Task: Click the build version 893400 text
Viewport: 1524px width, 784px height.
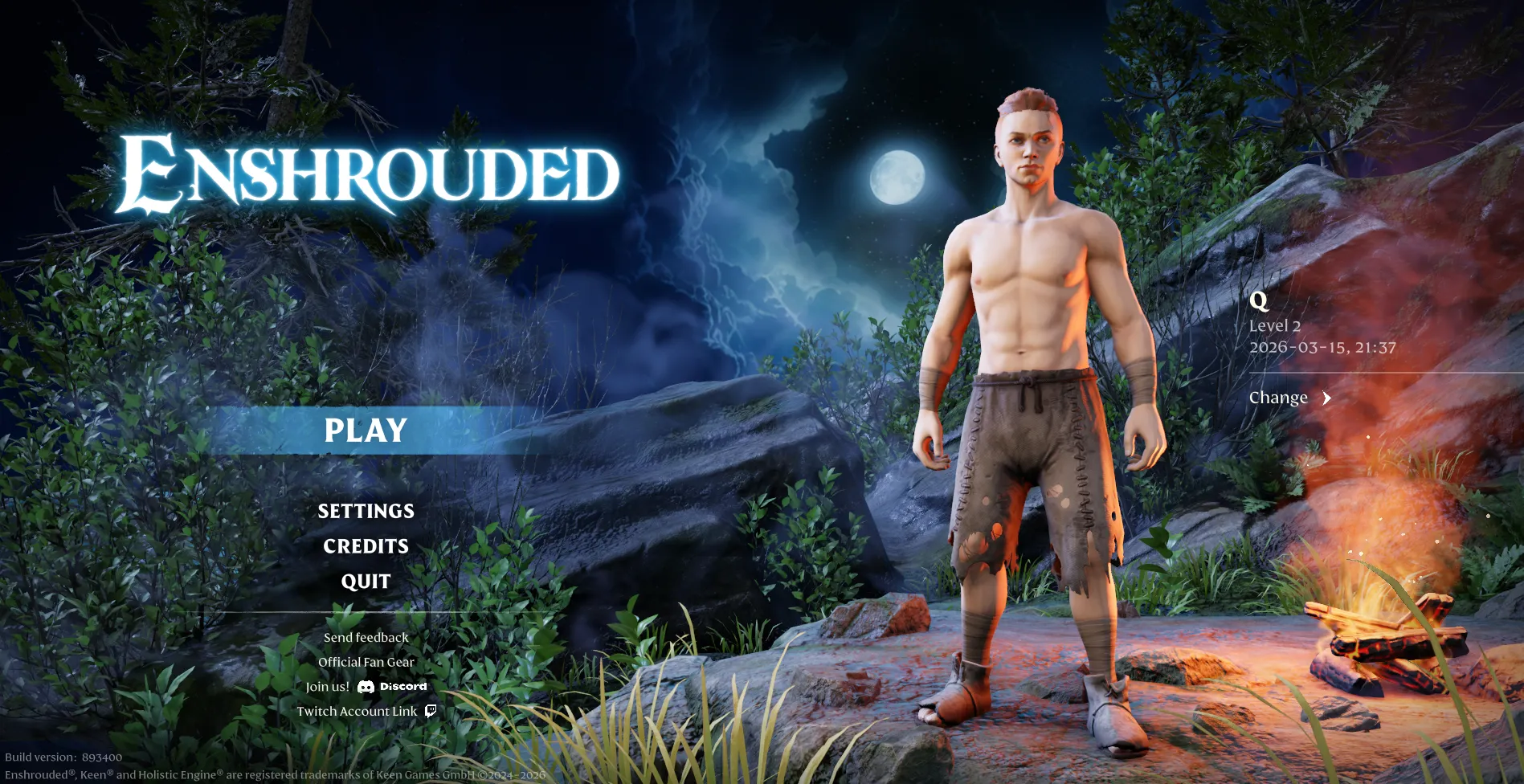Action: click(61, 757)
